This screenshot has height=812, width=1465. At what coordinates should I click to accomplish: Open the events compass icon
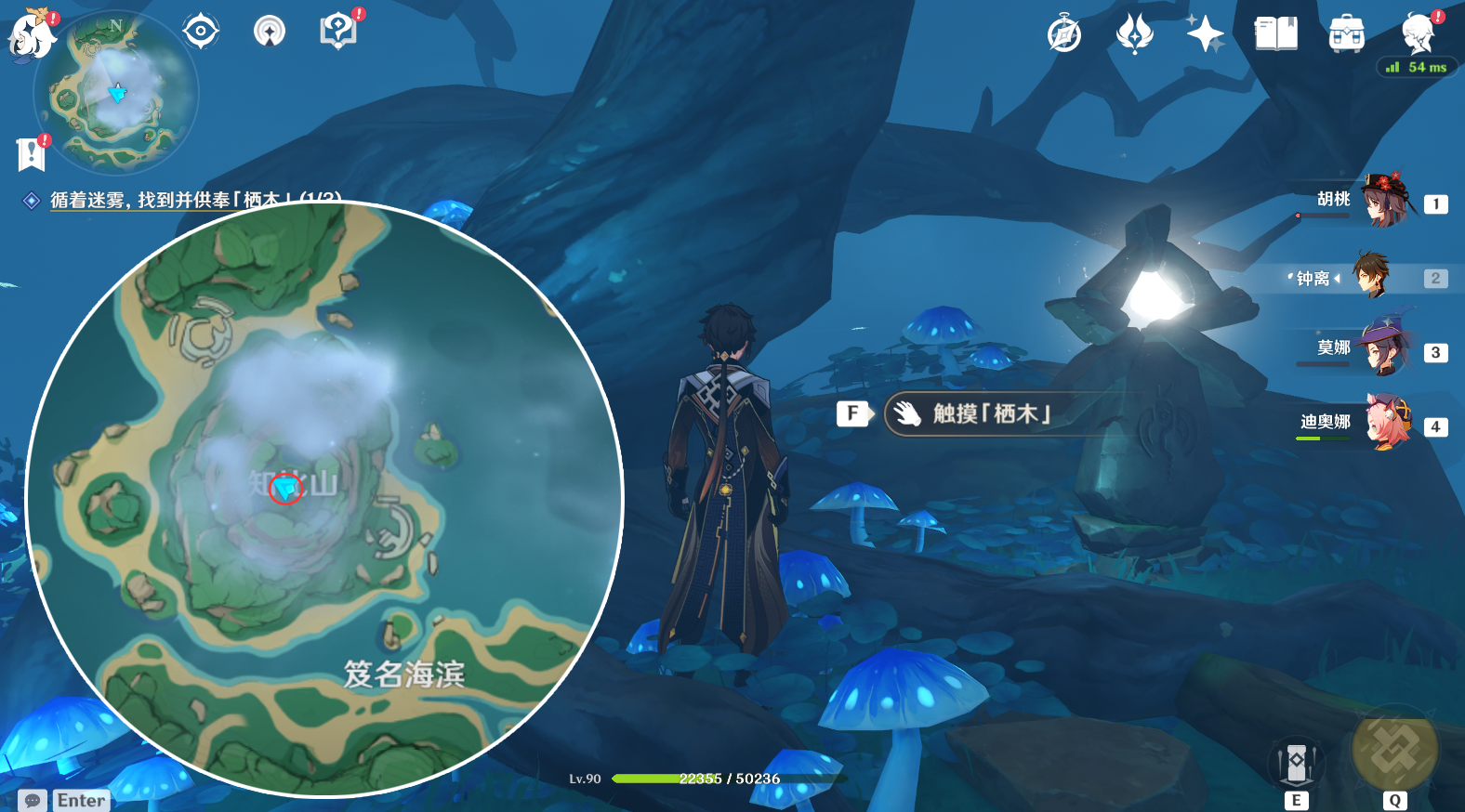click(x=1064, y=35)
